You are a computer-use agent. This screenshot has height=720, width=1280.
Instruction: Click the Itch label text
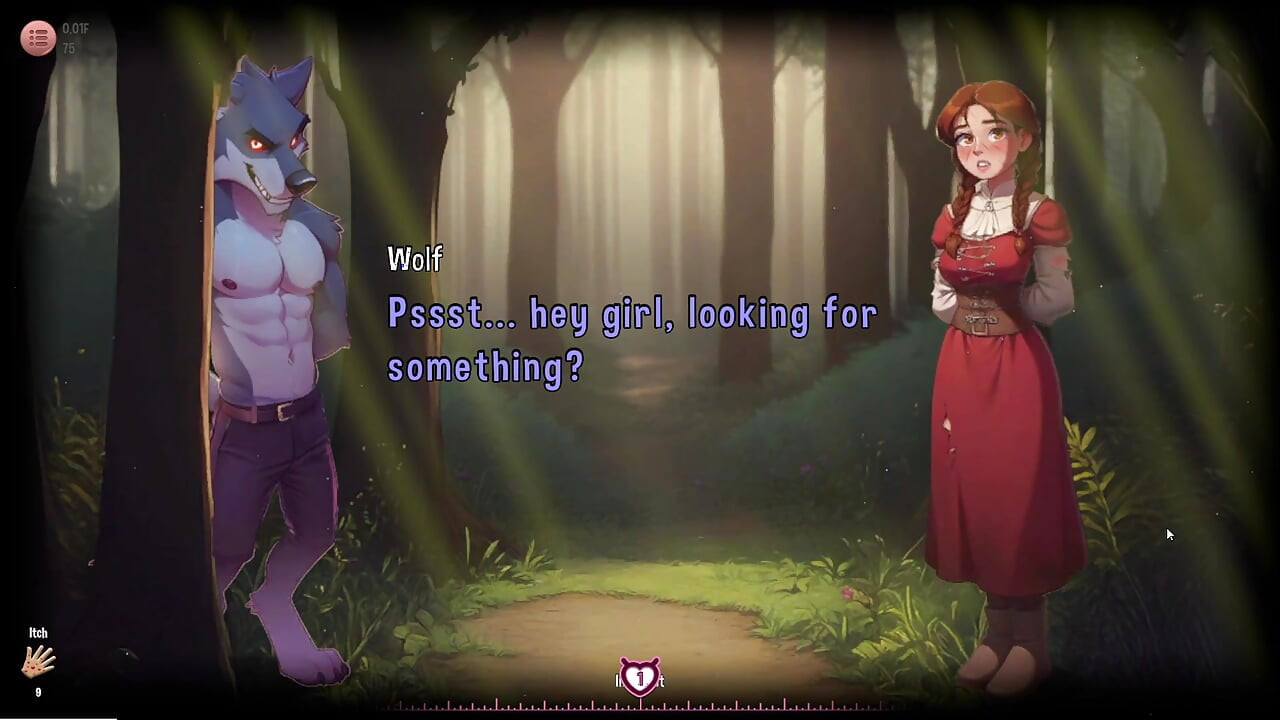[38, 632]
